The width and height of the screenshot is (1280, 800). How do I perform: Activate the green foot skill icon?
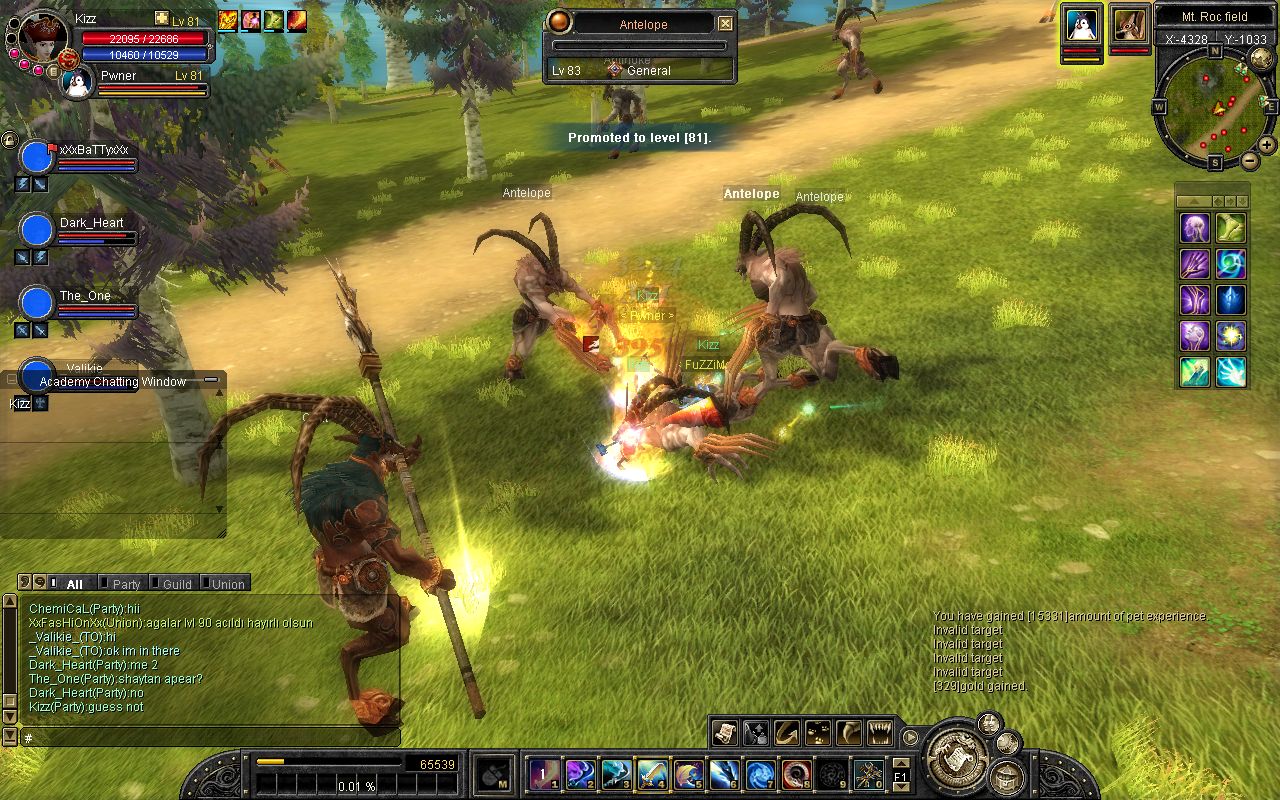(1231, 228)
